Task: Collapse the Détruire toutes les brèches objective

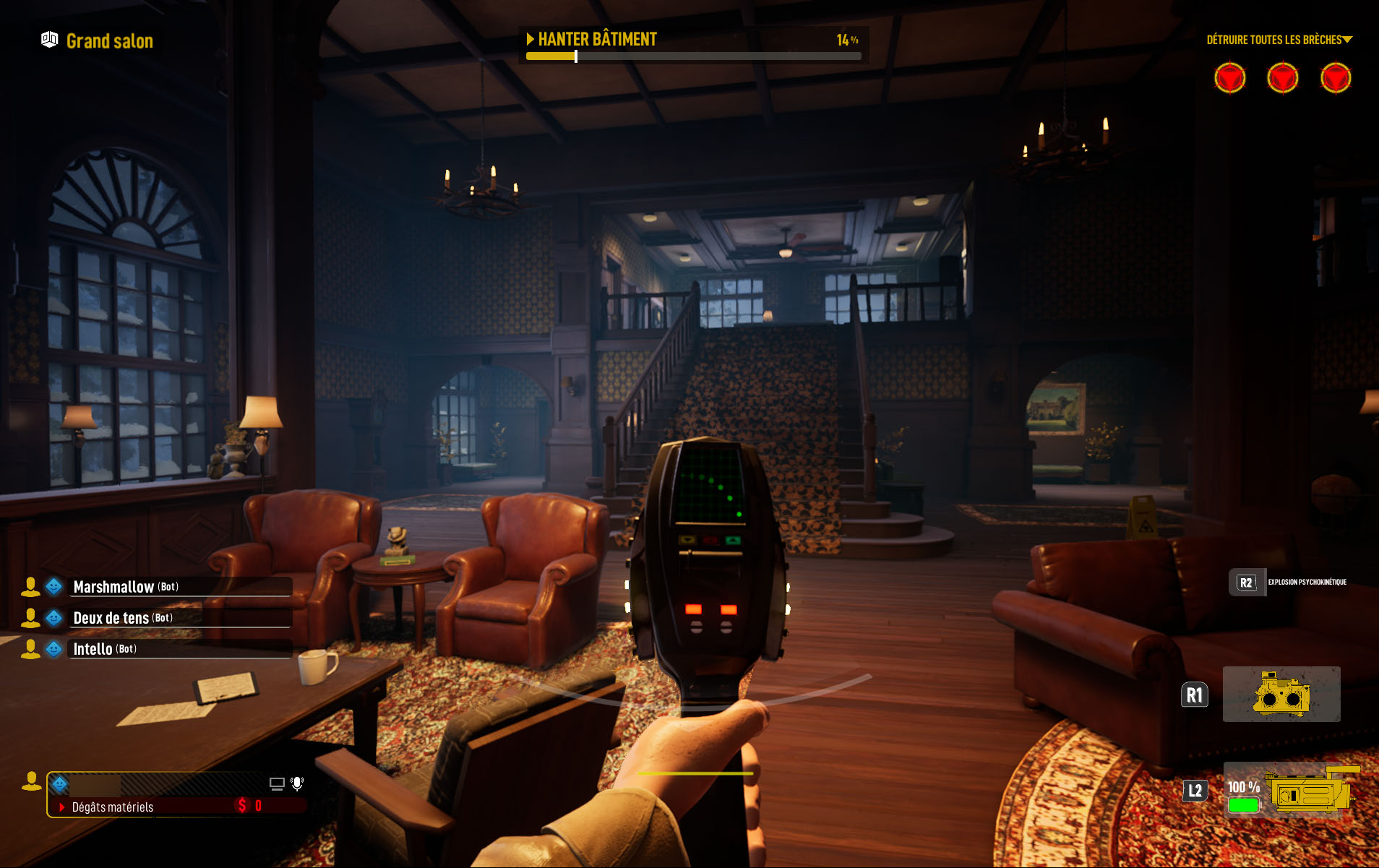Action: tap(1347, 40)
